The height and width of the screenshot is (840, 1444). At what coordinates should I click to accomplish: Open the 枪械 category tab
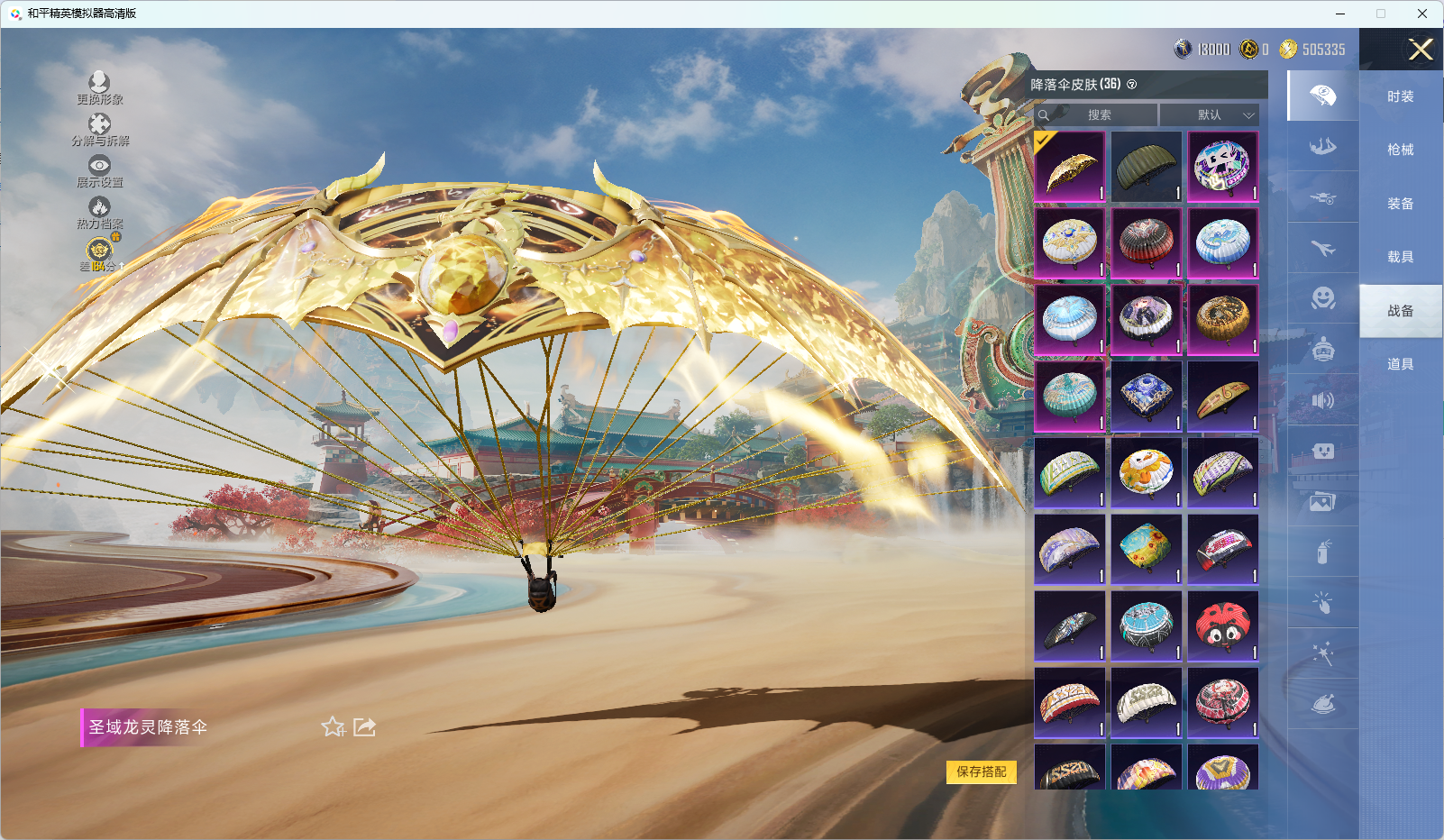point(1400,150)
